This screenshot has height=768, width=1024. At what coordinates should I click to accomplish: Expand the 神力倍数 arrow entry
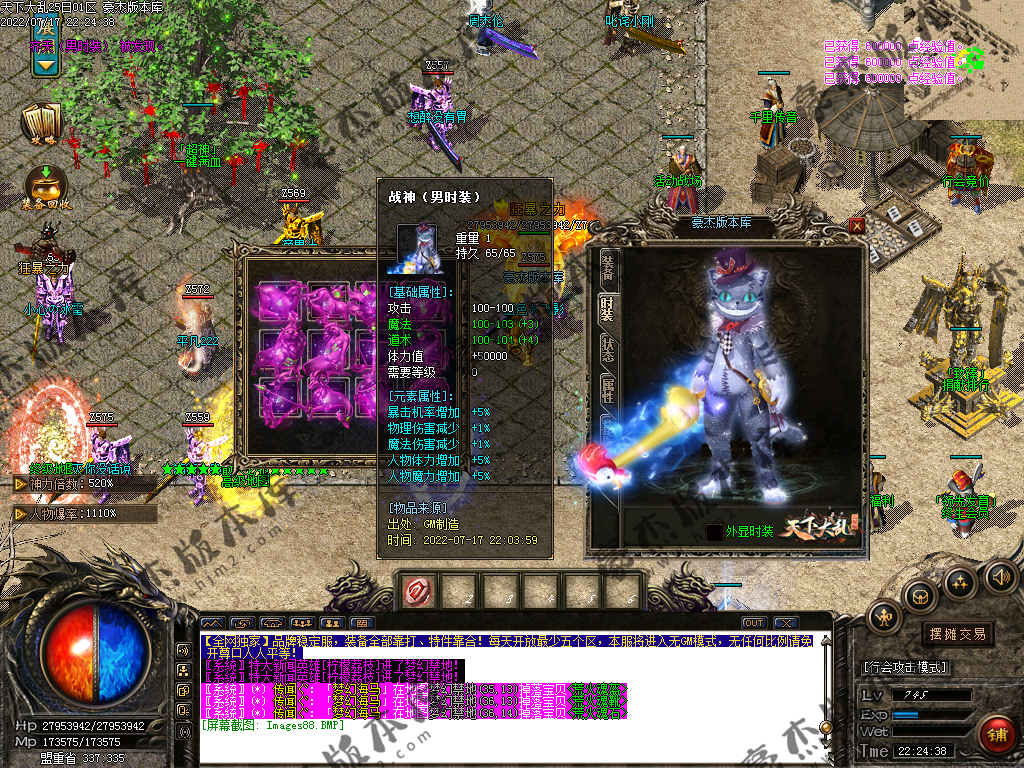click(20, 484)
